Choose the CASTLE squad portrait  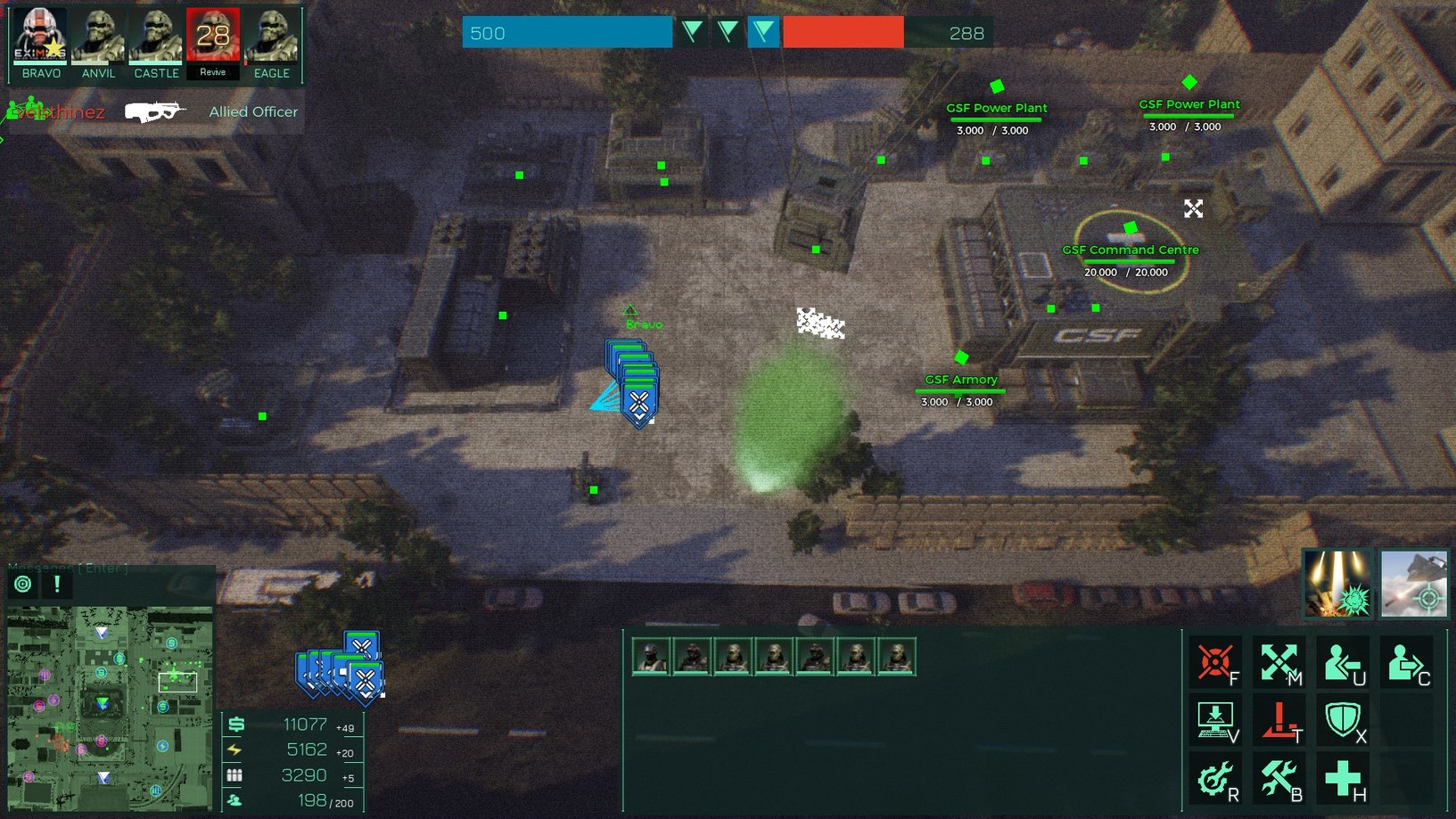tap(156, 37)
